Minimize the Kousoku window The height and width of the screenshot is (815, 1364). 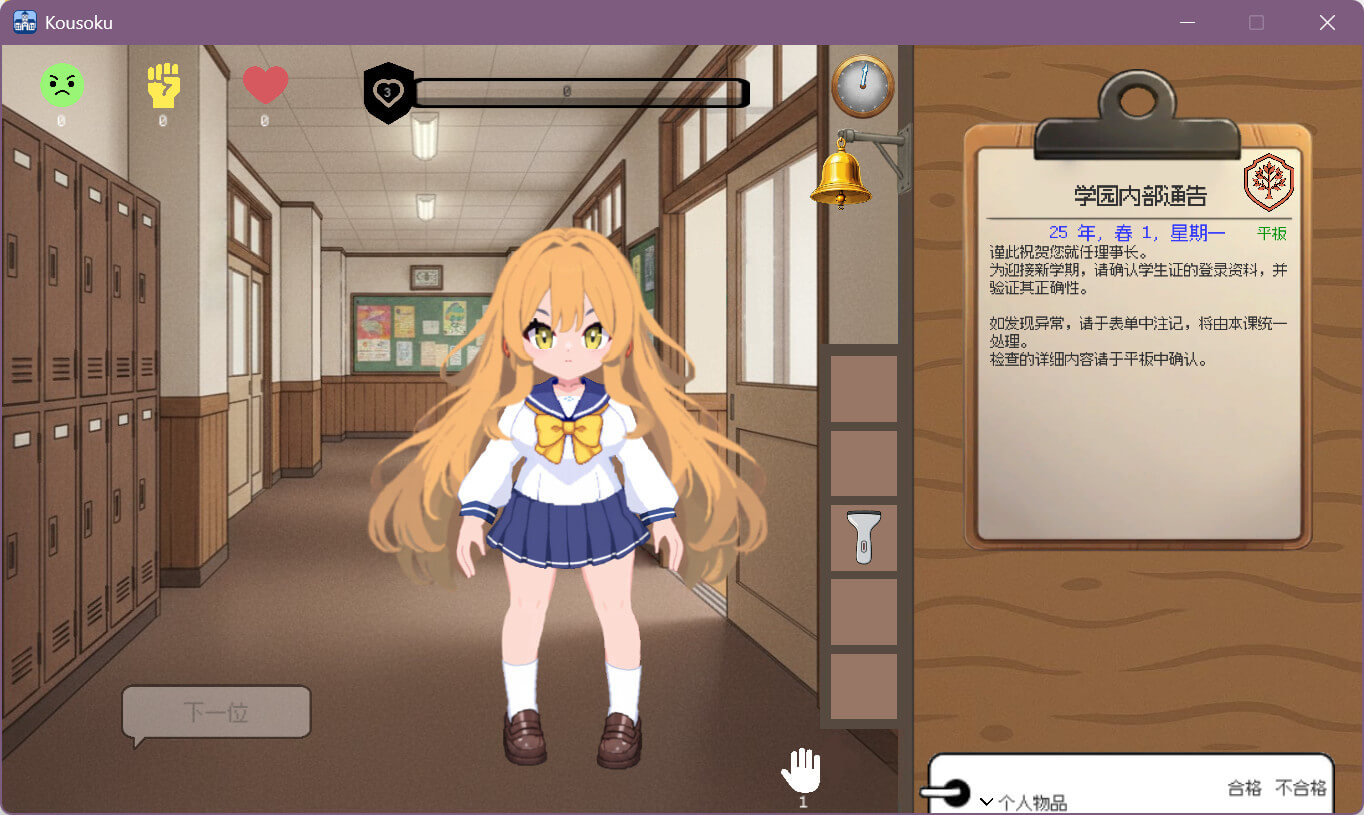tap(1187, 22)
